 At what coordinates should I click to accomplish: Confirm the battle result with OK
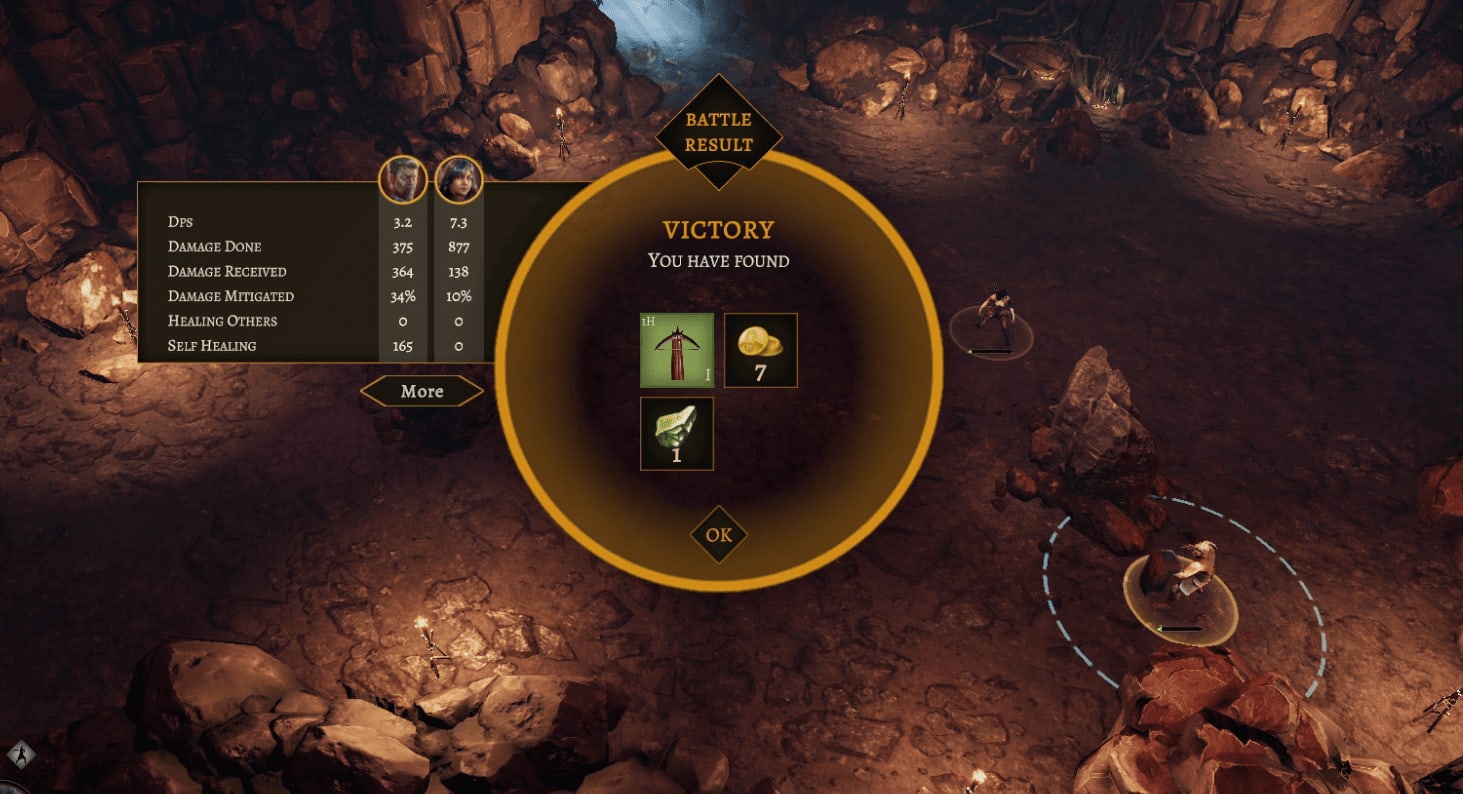[718, 535]
